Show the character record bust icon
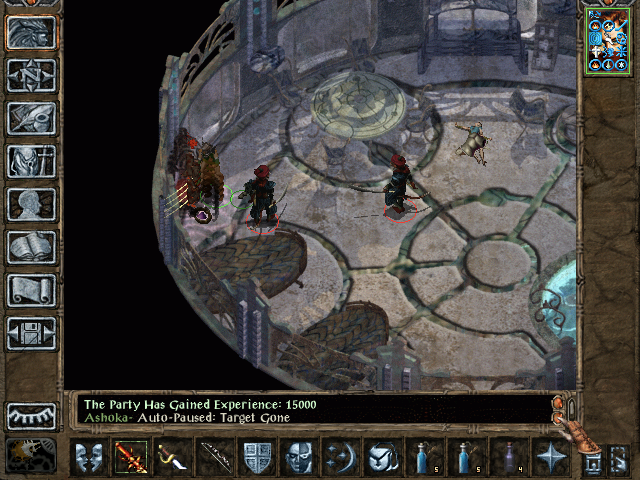Image resolution: width=640 pixels, height=480 pixels. coord(32,203)
